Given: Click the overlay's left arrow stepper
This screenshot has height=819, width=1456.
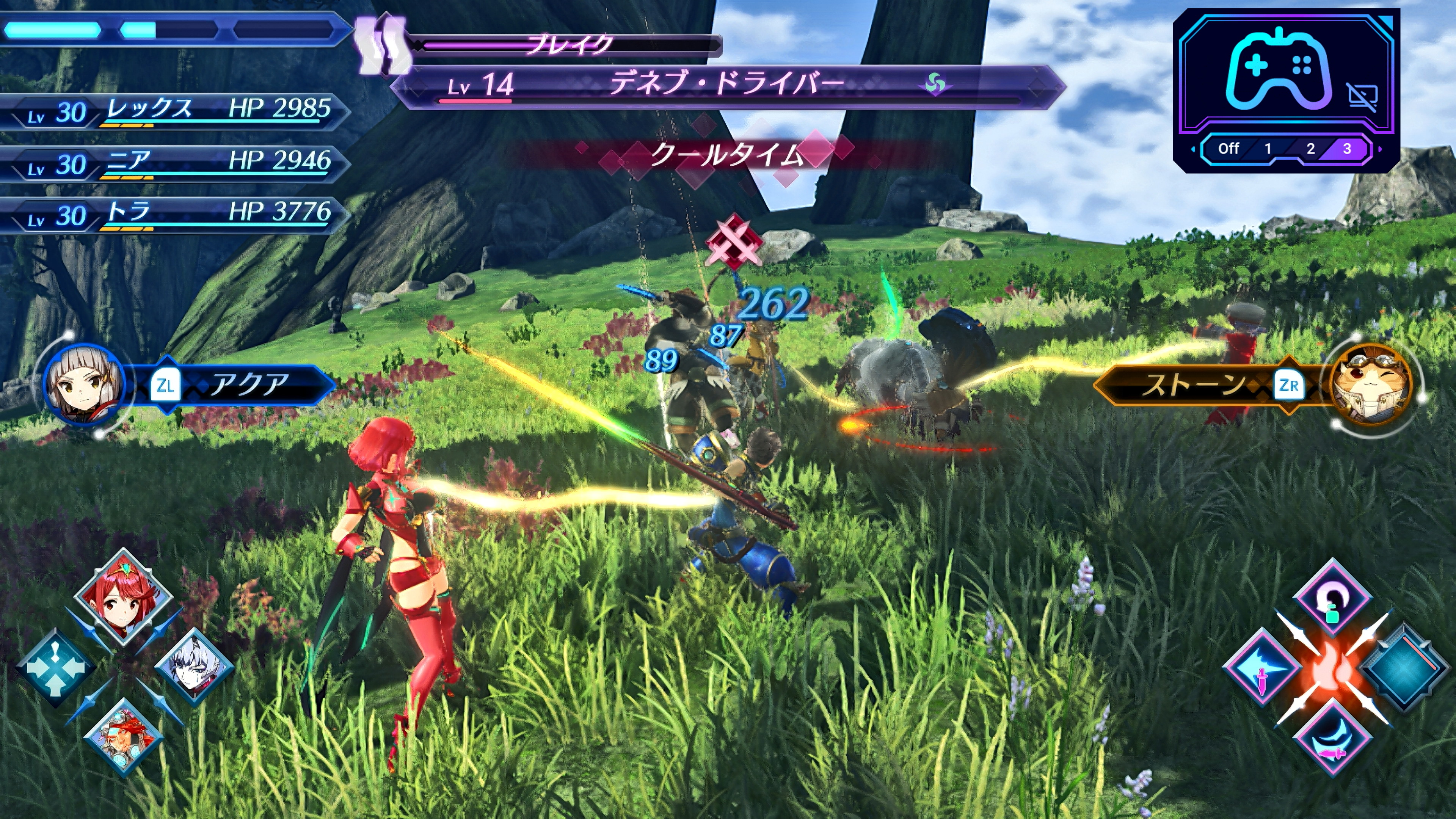Looking at the screenshot, I should coord(1192,150).
